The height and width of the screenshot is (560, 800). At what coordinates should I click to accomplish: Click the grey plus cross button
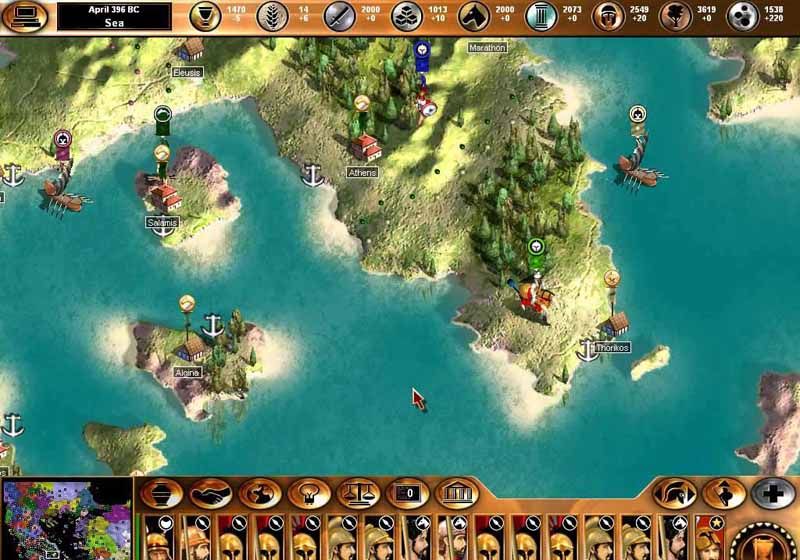773,493
